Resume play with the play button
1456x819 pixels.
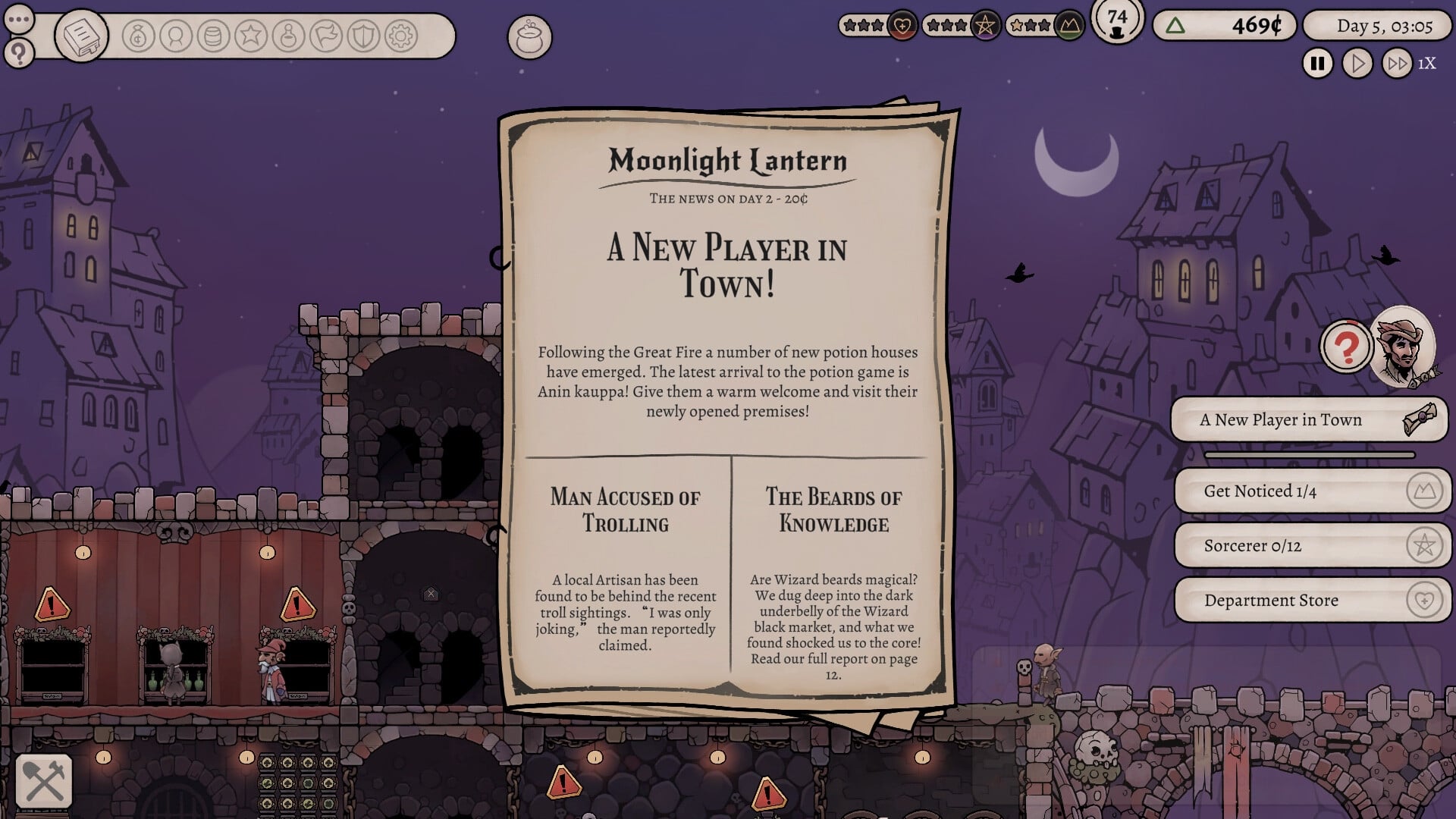[1358, 63]
